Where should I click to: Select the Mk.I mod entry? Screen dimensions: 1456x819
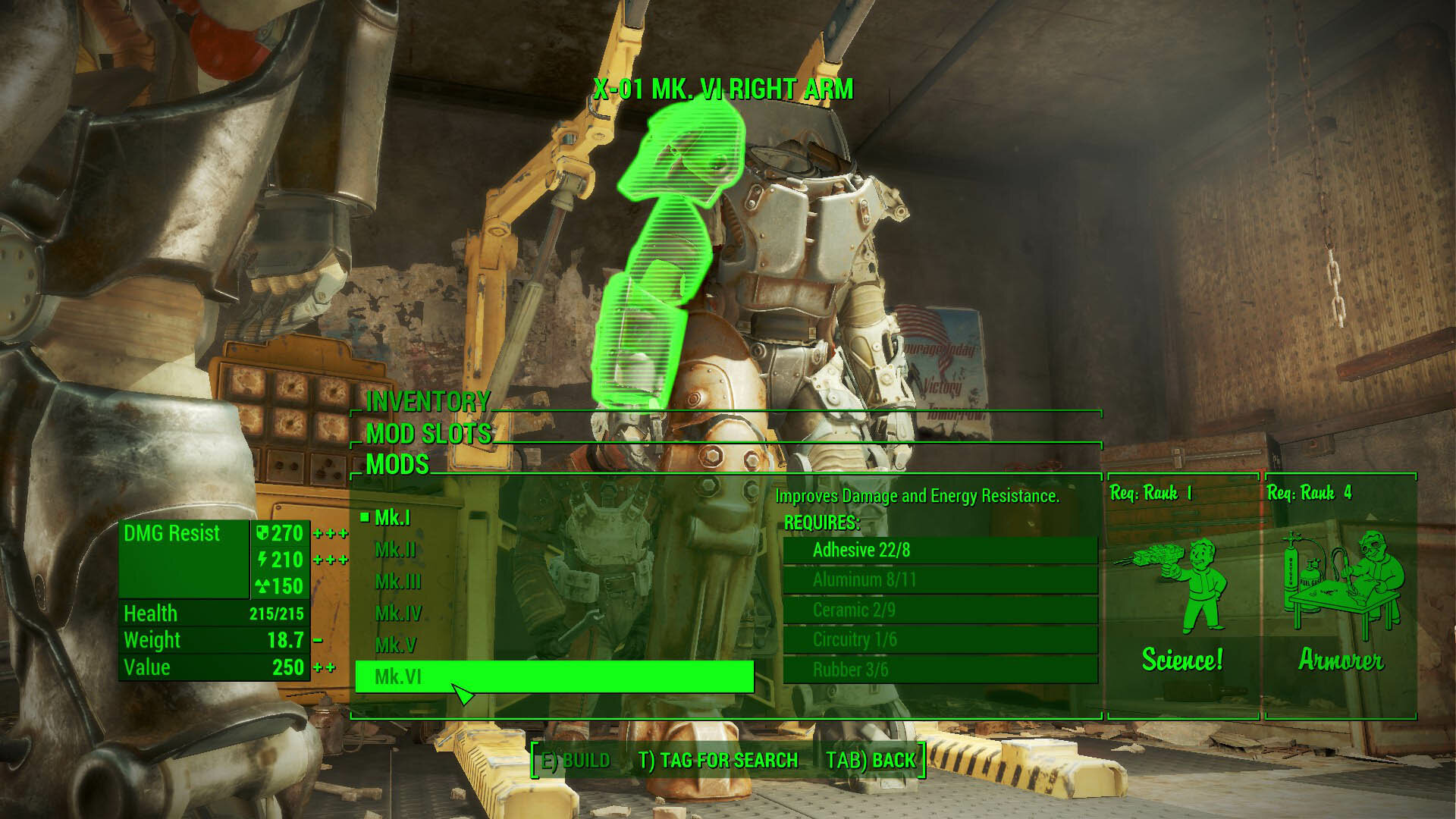pyautogui.click(x=393, y=518)
